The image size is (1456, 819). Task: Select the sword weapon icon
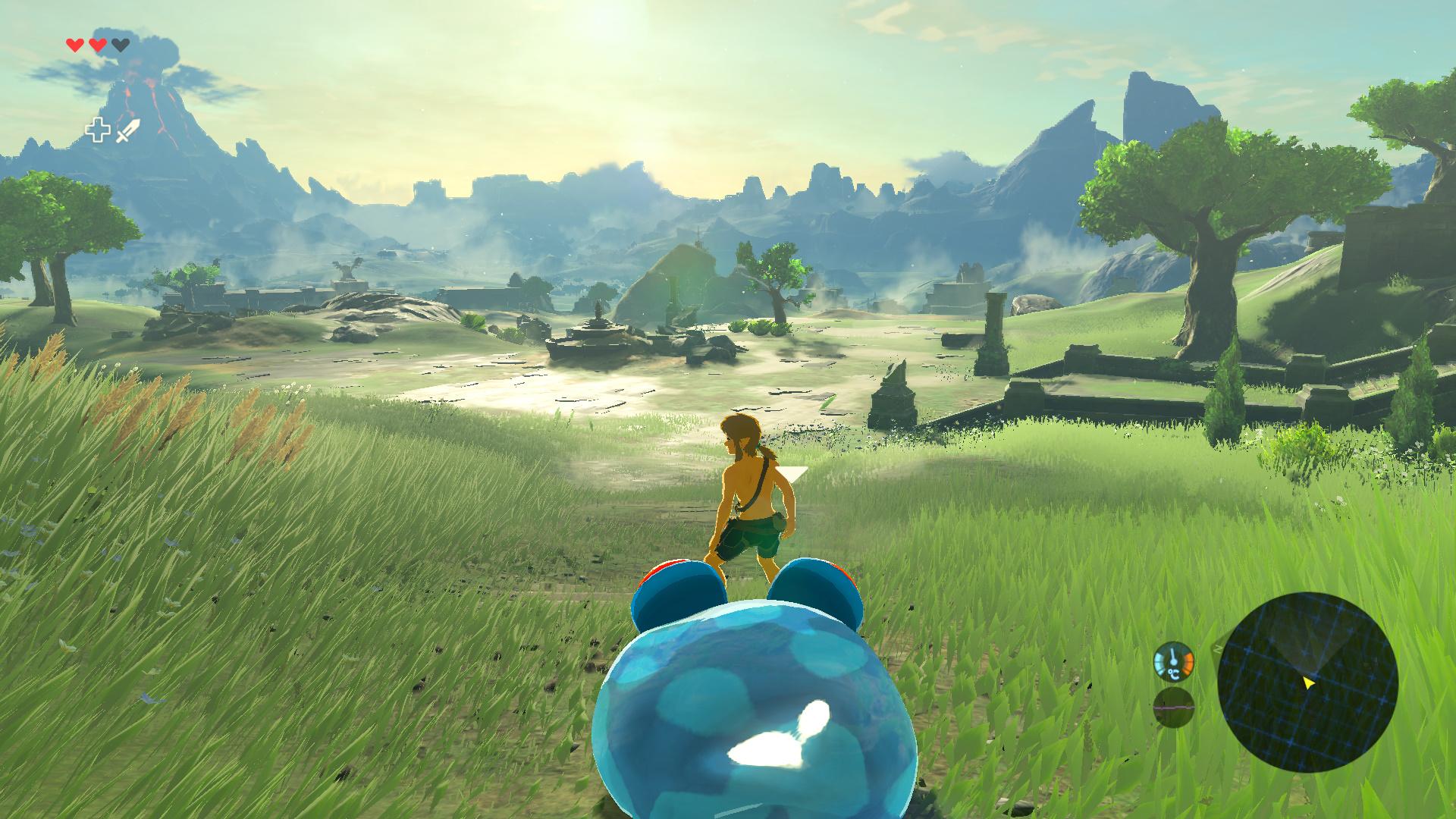[128, 130]
